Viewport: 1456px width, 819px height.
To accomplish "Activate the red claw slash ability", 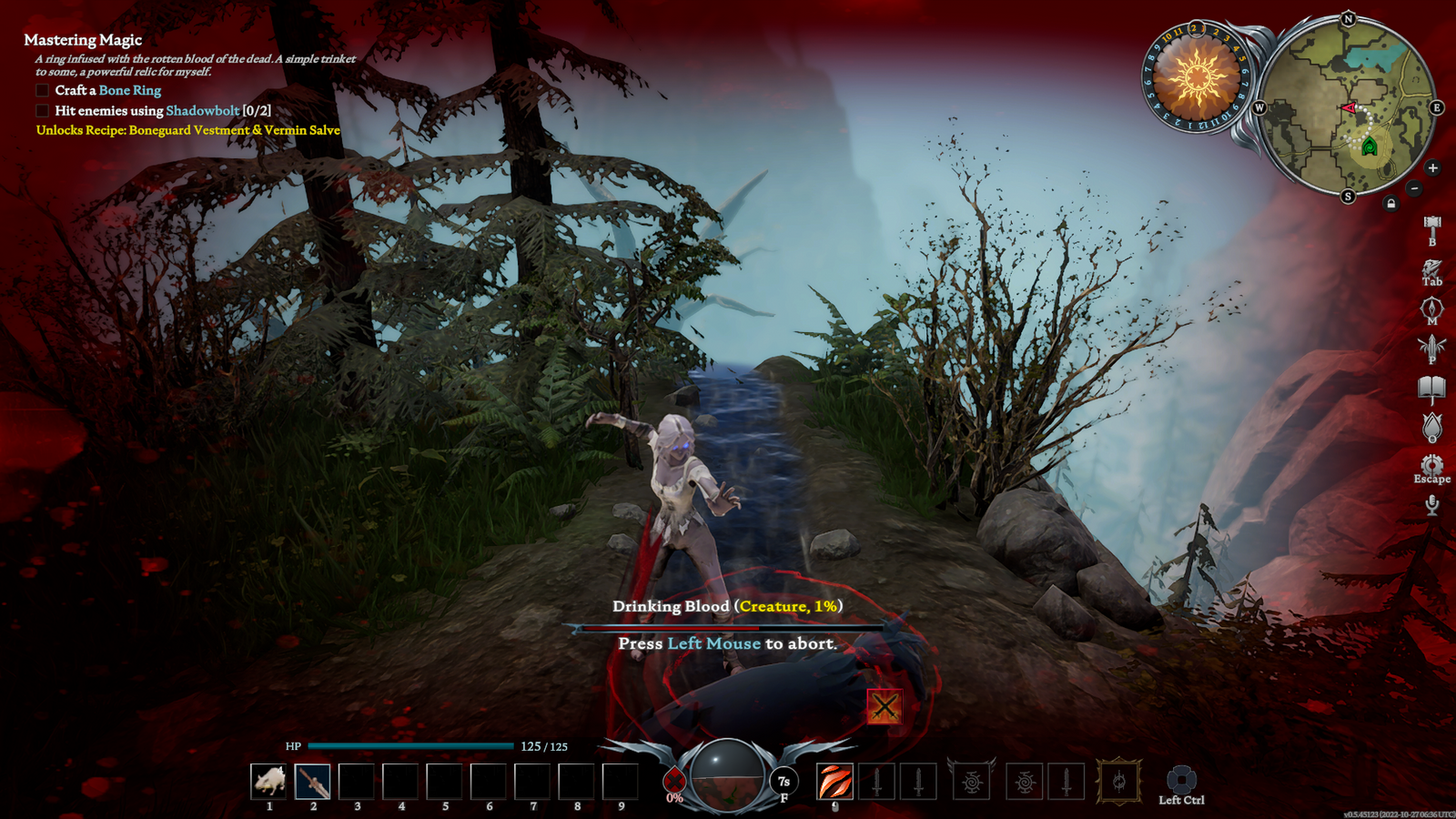I will click(834, 781).
